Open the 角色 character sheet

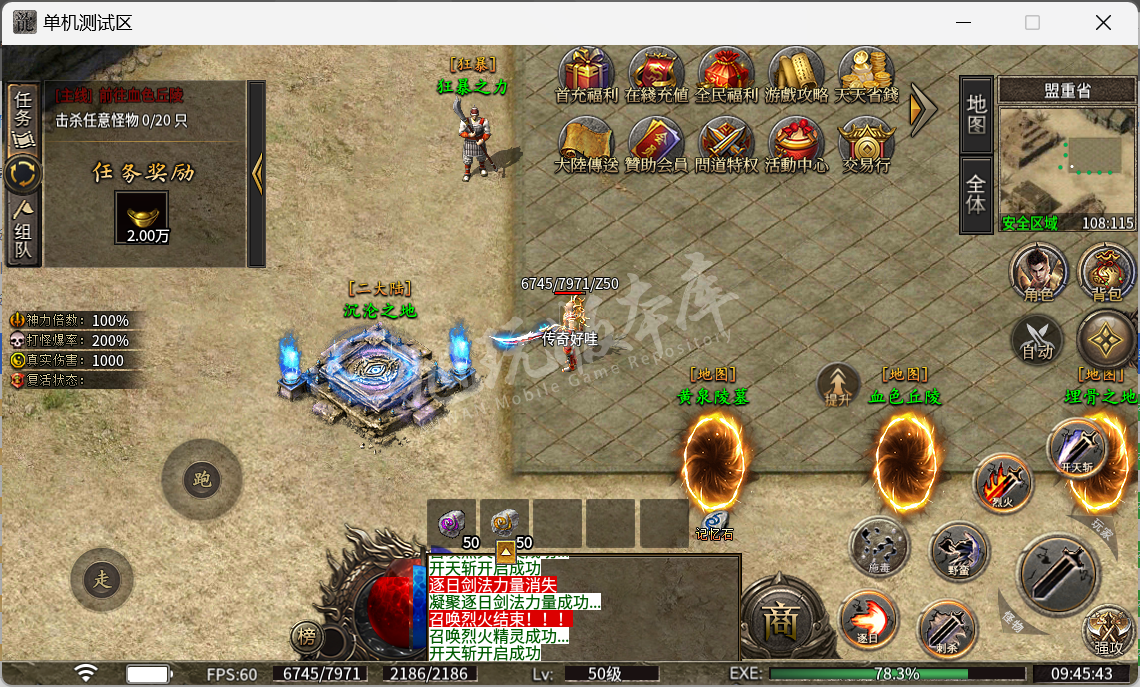click(1039, 273)
